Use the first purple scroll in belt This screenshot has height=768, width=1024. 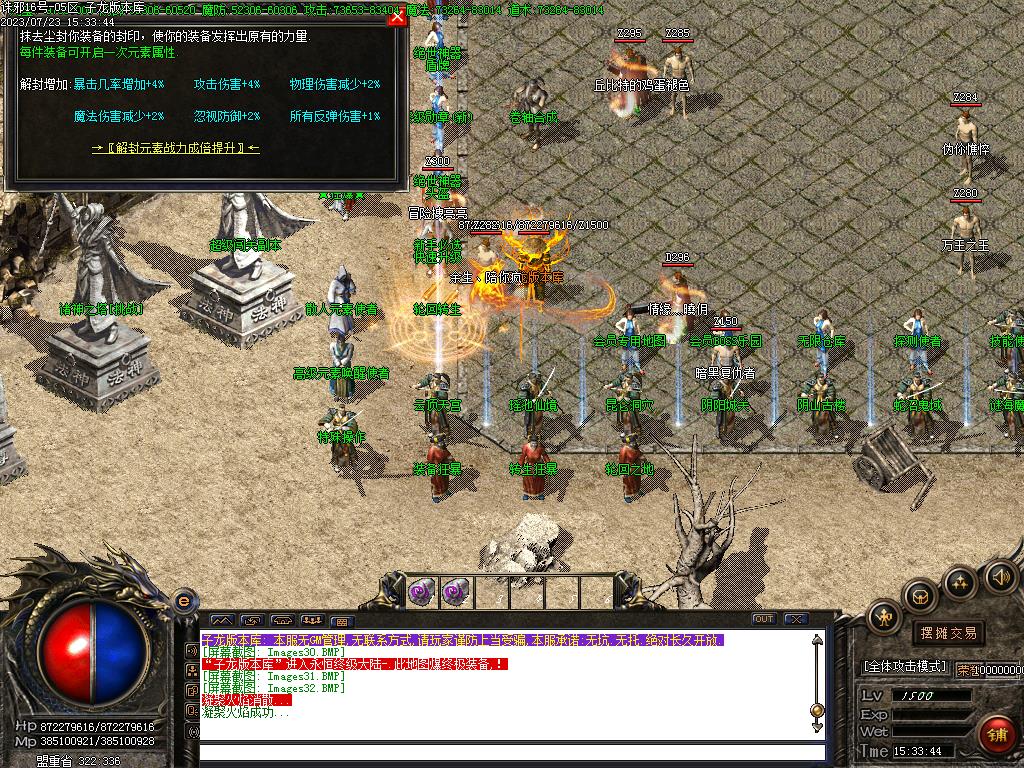(421, 592)
